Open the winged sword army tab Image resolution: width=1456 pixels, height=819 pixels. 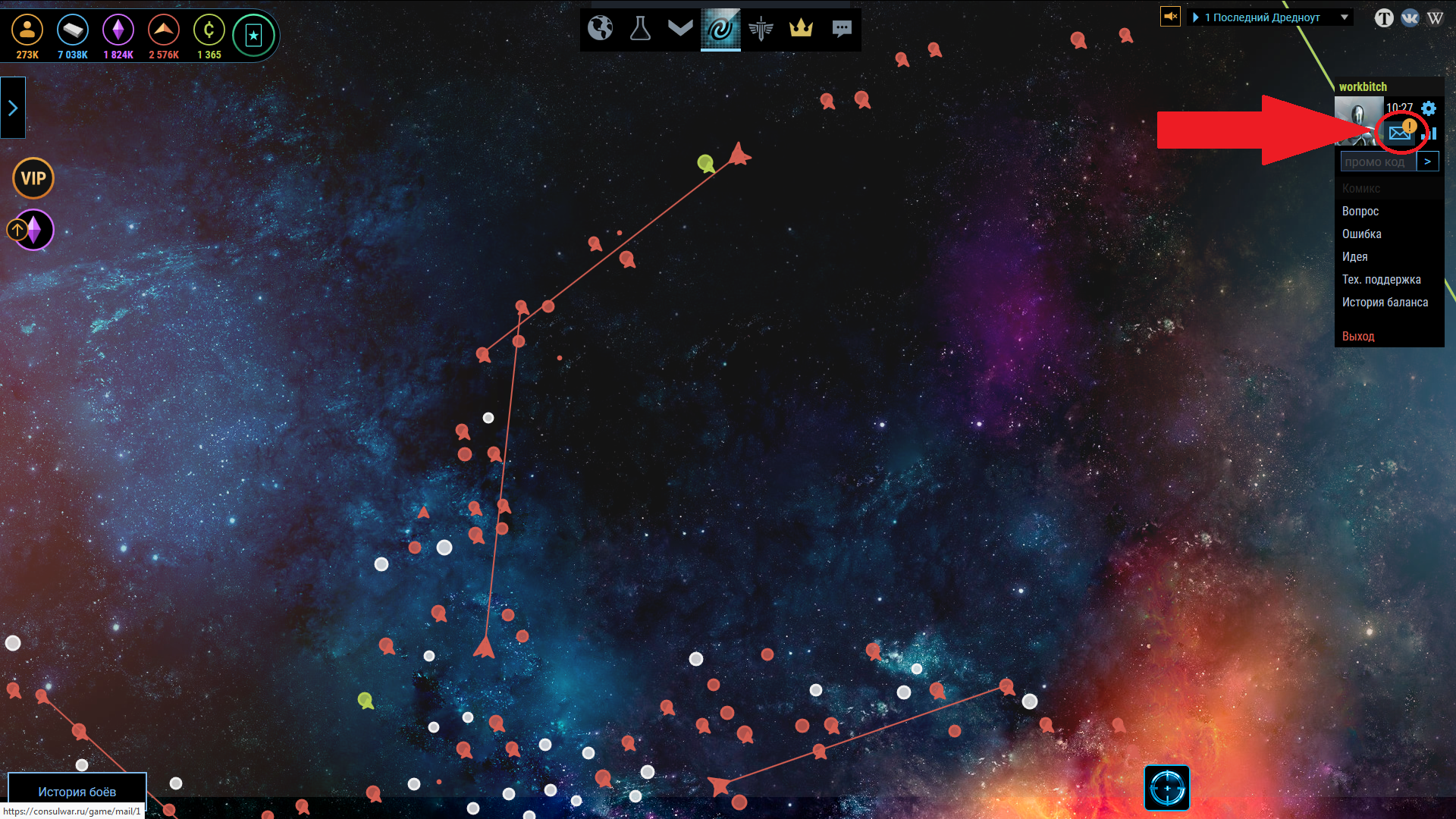(x=761, y=29)
